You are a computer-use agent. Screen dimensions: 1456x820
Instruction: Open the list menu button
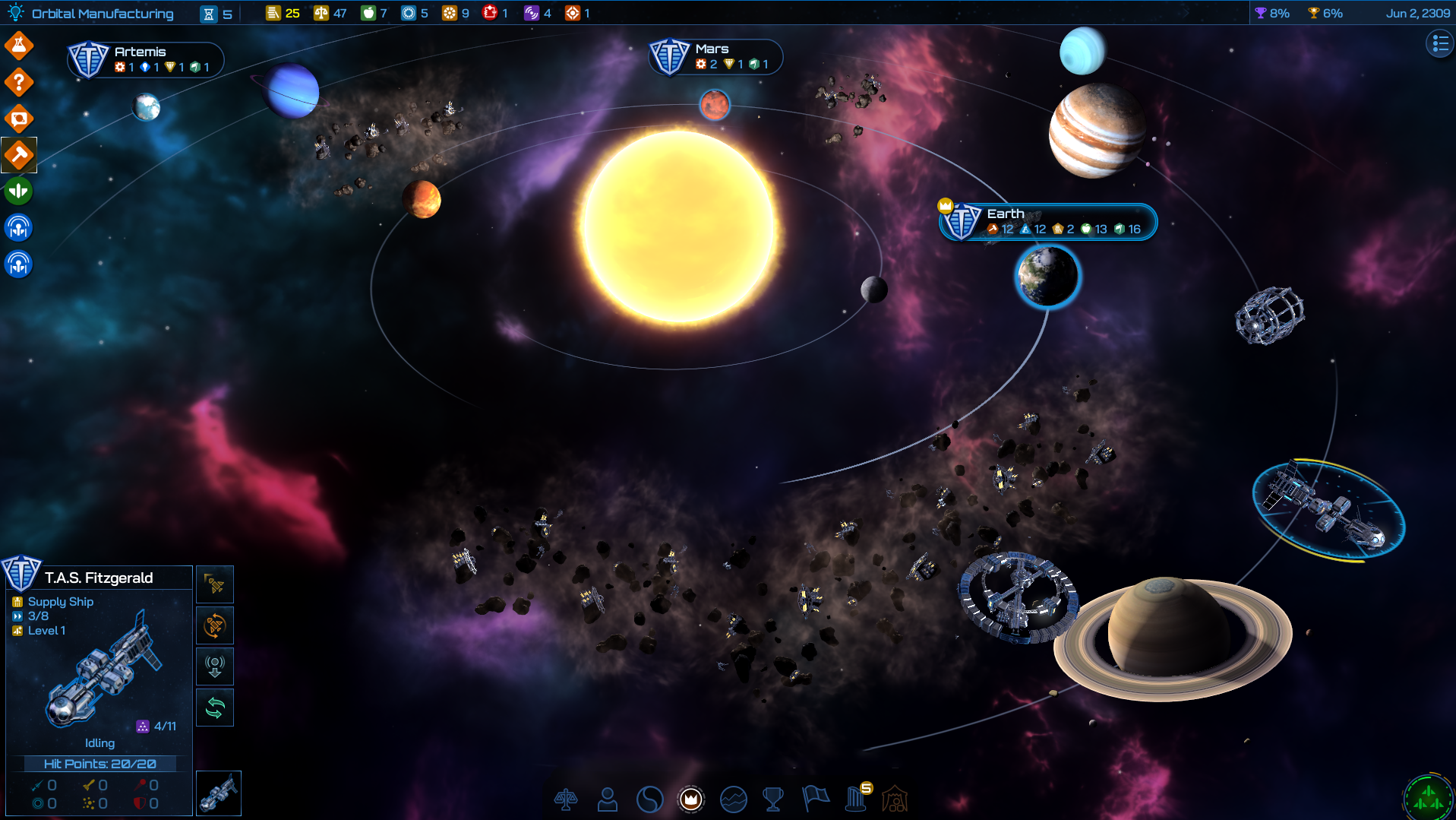[x=1439, y=44]
